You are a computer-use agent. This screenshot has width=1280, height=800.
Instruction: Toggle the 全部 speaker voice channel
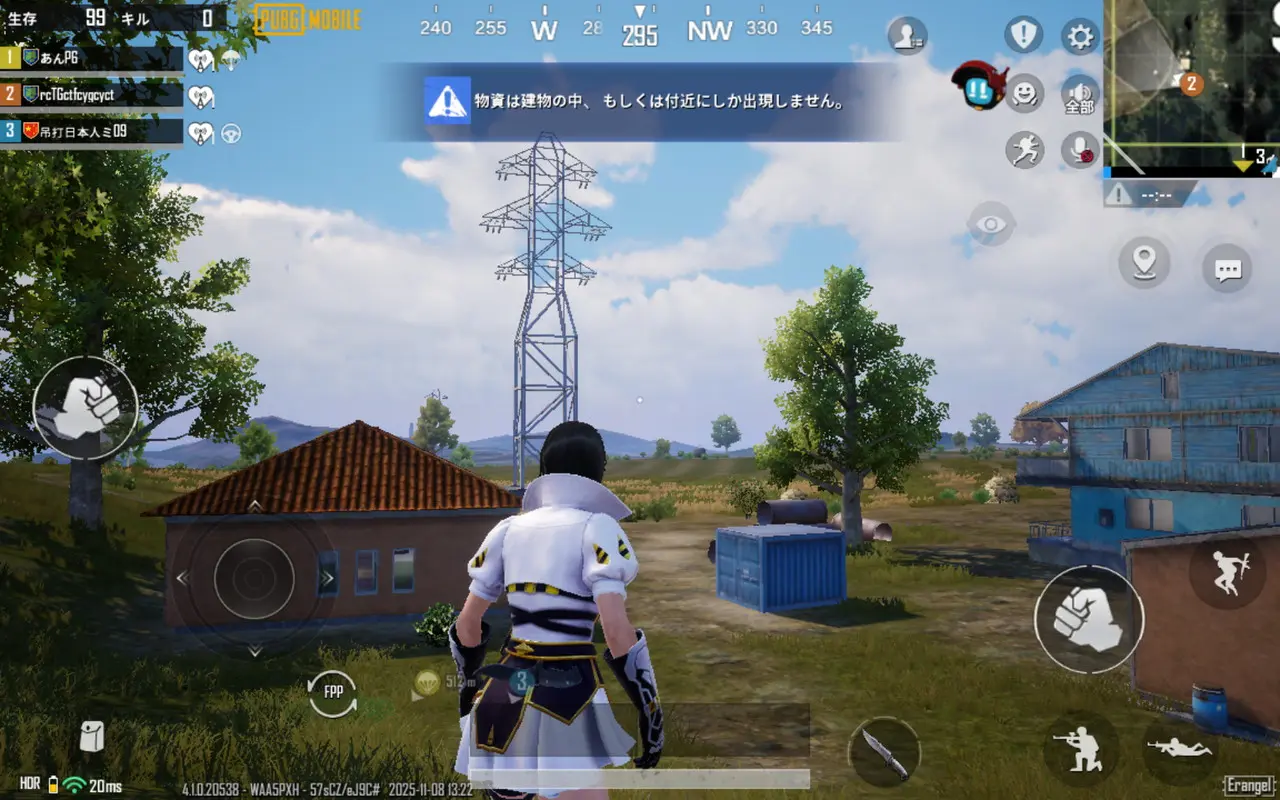click(x=1080, y=95)
